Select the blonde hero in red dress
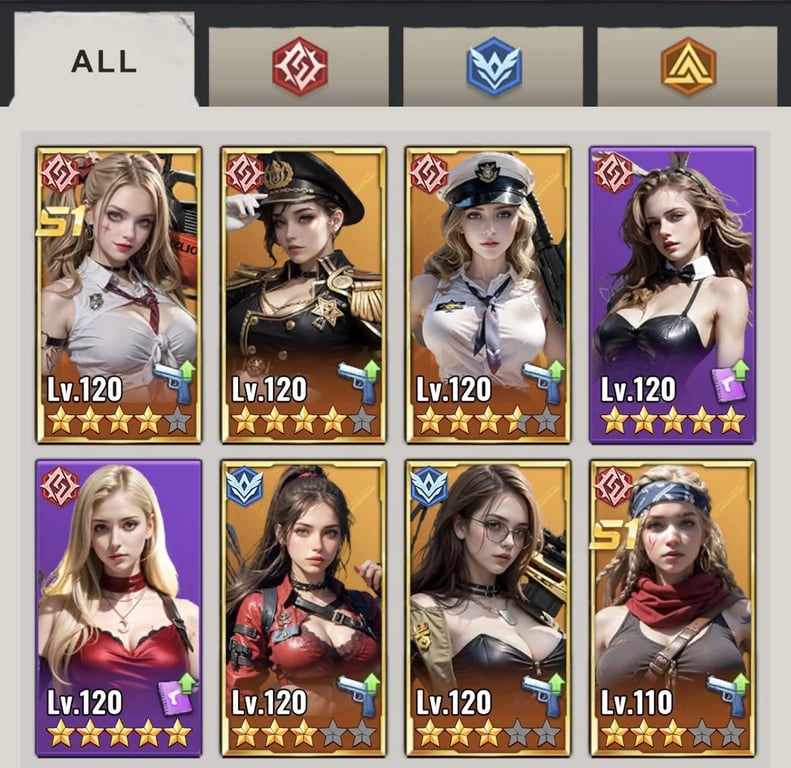Screen dimensions: 791x768 click(x=119, y=608)
